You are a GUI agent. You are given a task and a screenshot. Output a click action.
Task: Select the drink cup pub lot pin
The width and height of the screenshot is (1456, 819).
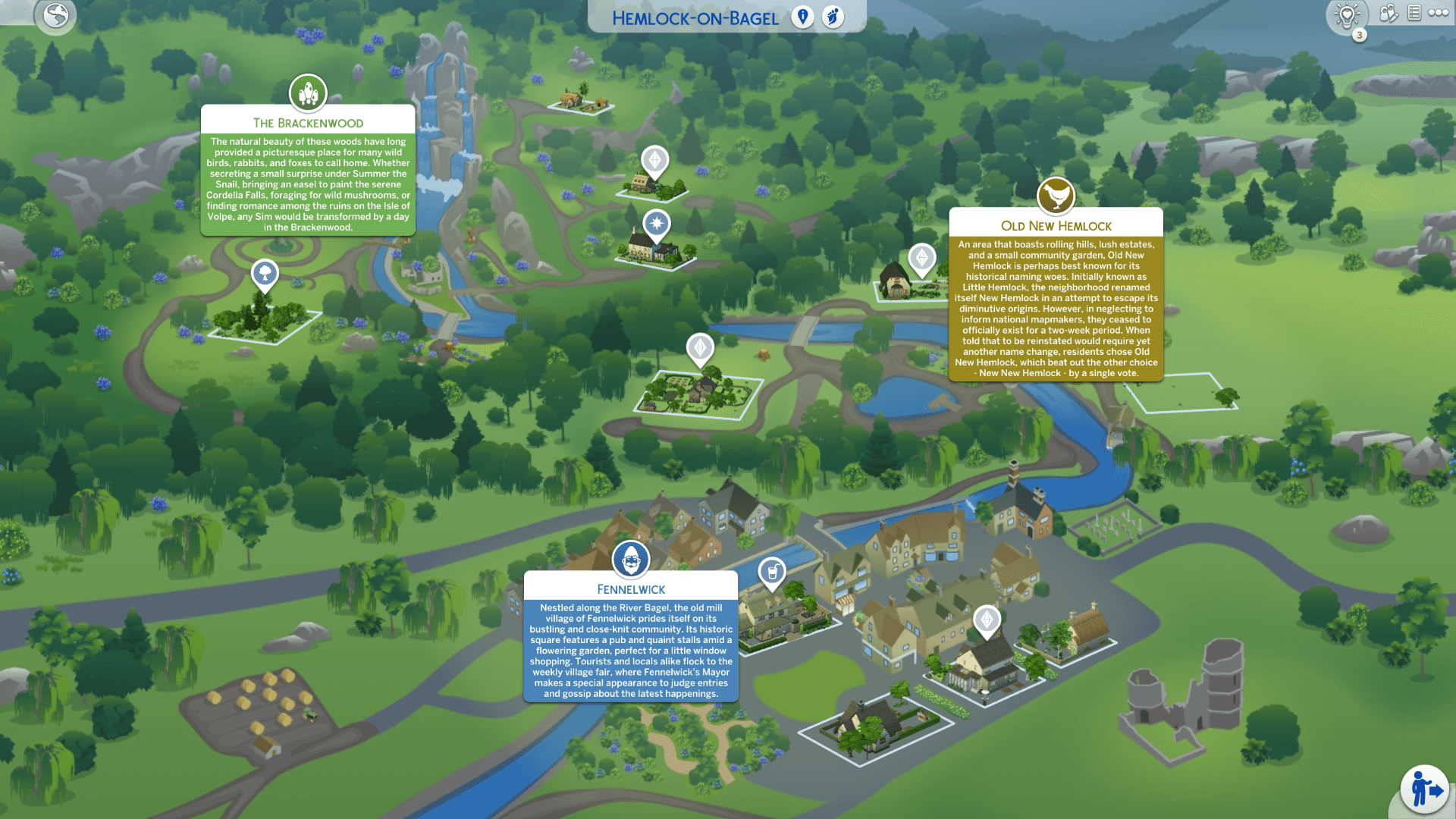click(x=772, y=572)
